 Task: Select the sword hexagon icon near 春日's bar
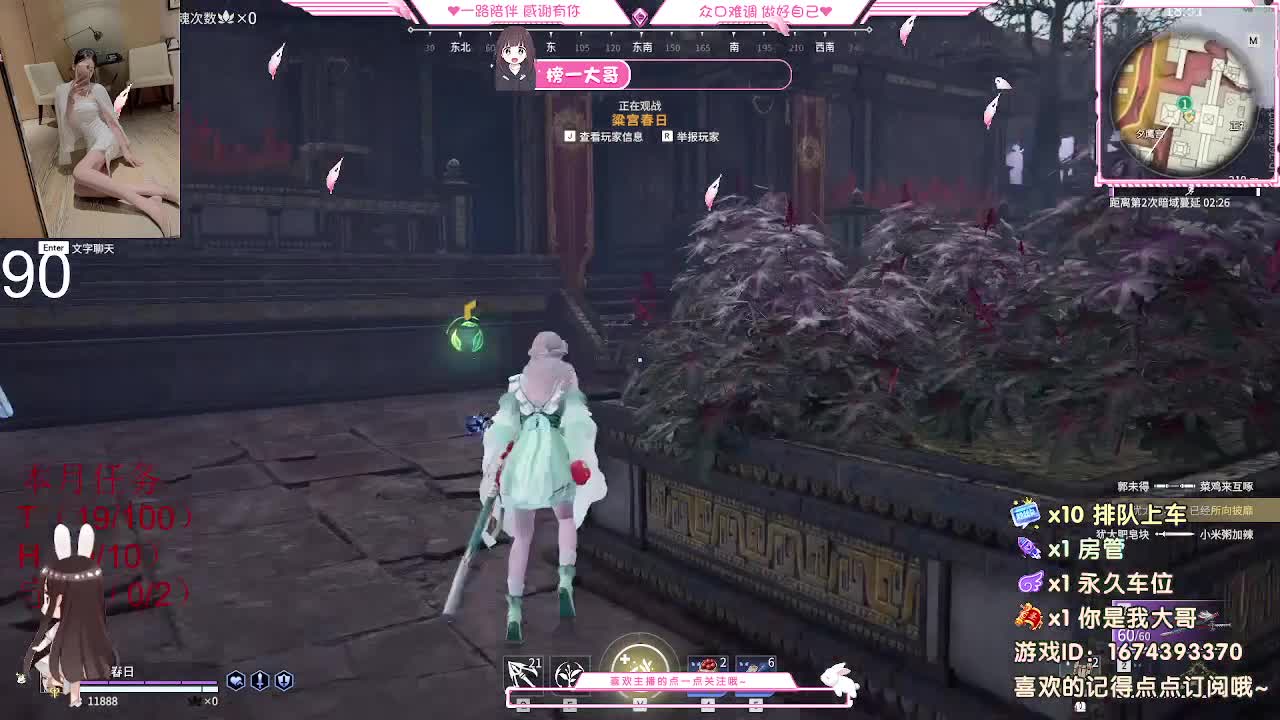click(260, 680)
